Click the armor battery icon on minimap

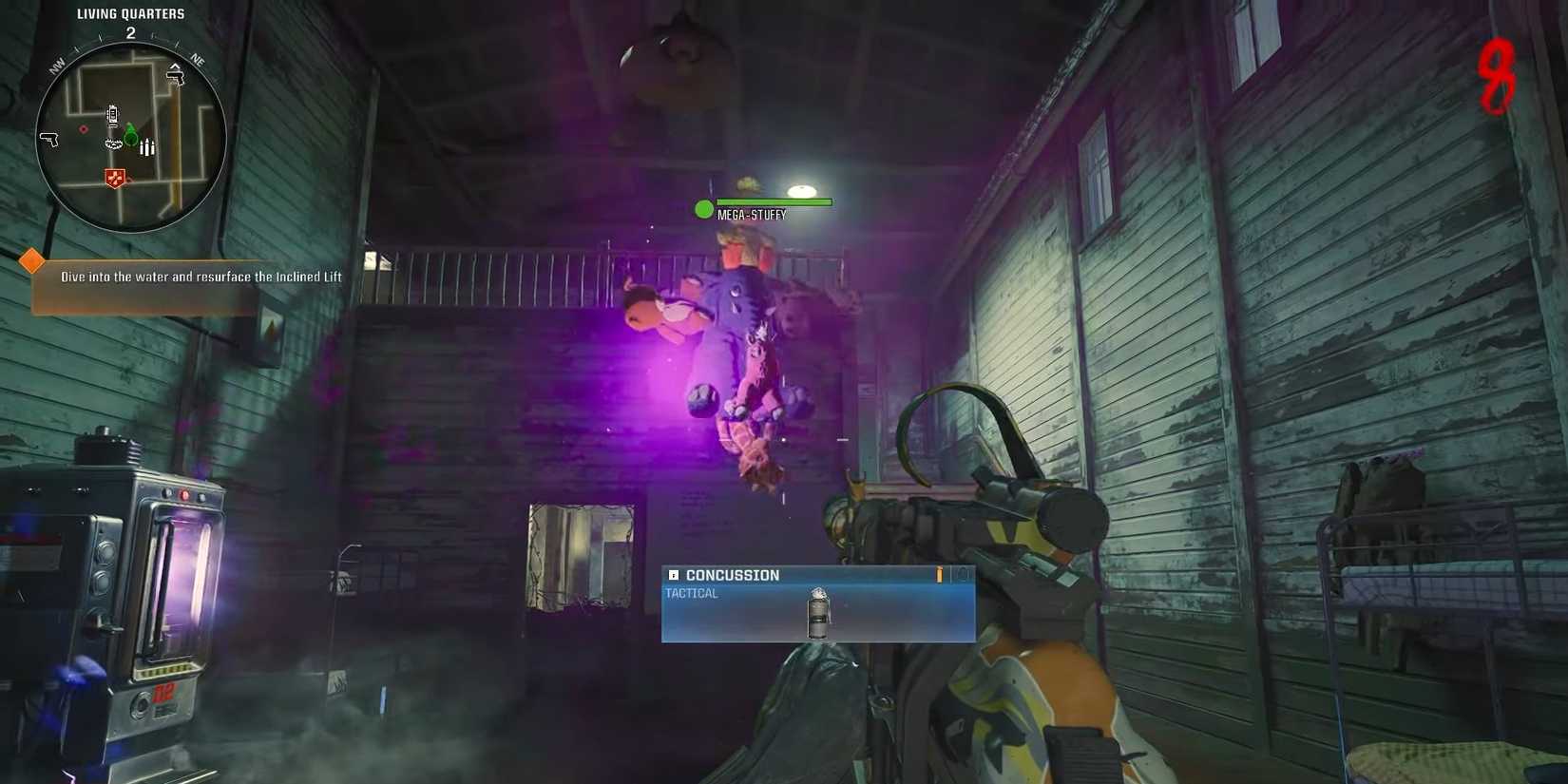tap(113, 115)
